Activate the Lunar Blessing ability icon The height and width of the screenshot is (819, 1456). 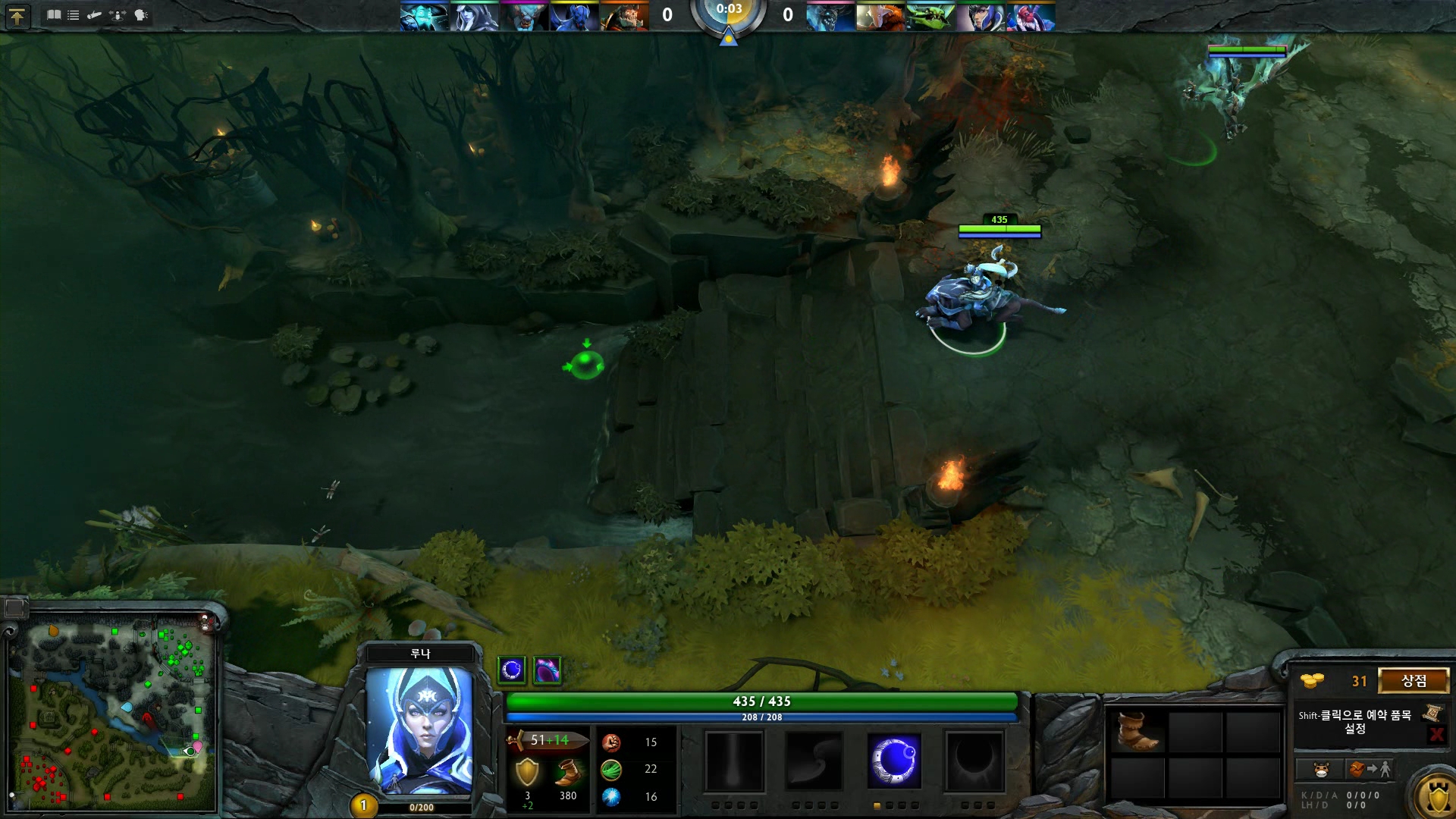(894, 761)
